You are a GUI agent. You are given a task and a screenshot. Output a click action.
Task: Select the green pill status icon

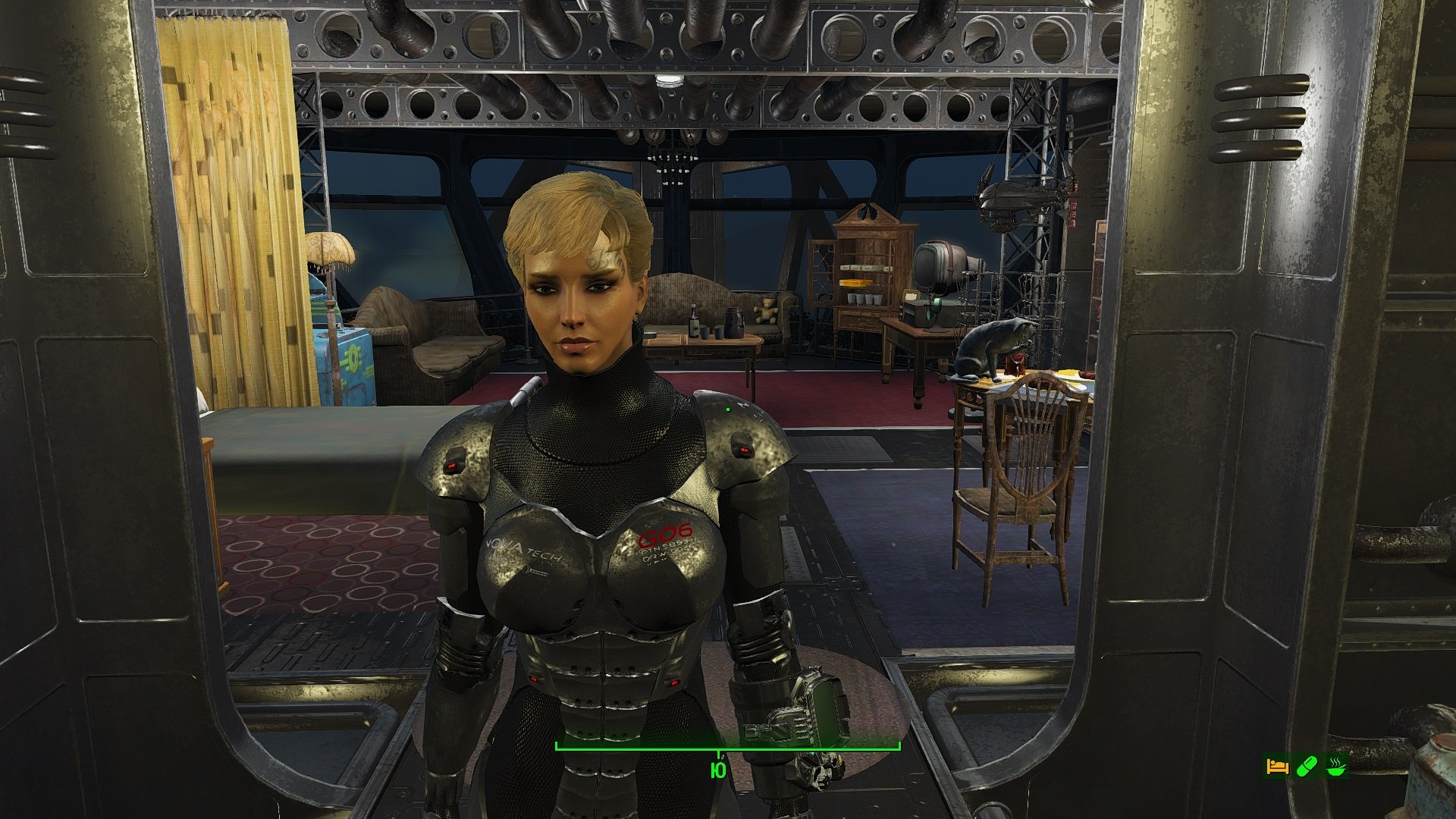tap(1307, 767)
